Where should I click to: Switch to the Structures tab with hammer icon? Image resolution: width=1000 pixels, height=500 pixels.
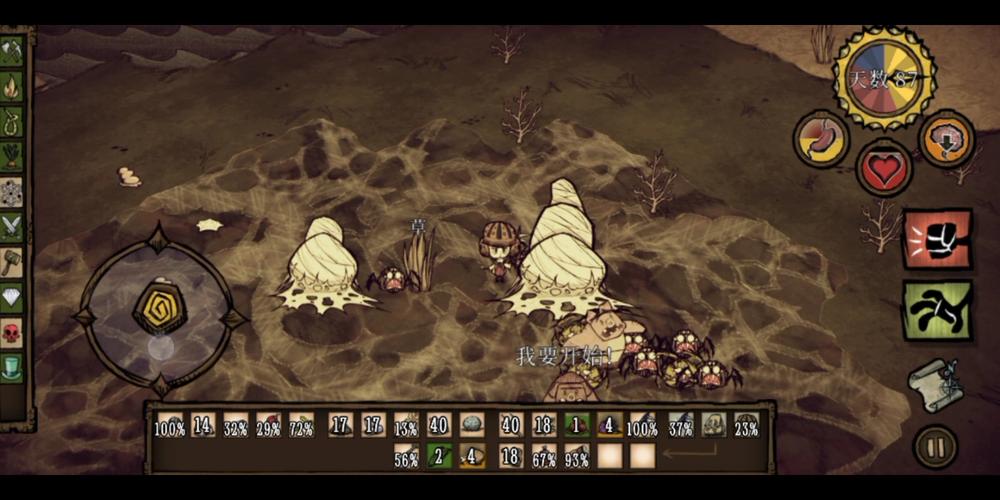coord(12,263)
